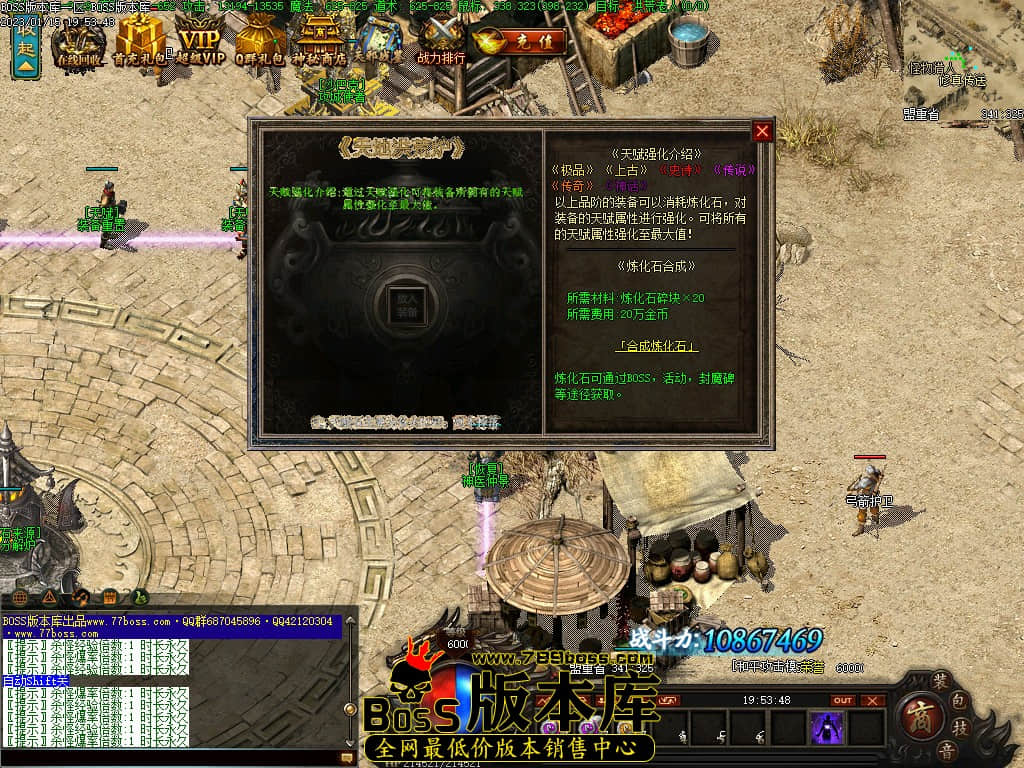Activate the purple figure skill slot
This screenshot has width=1024, height=768.
828,728
